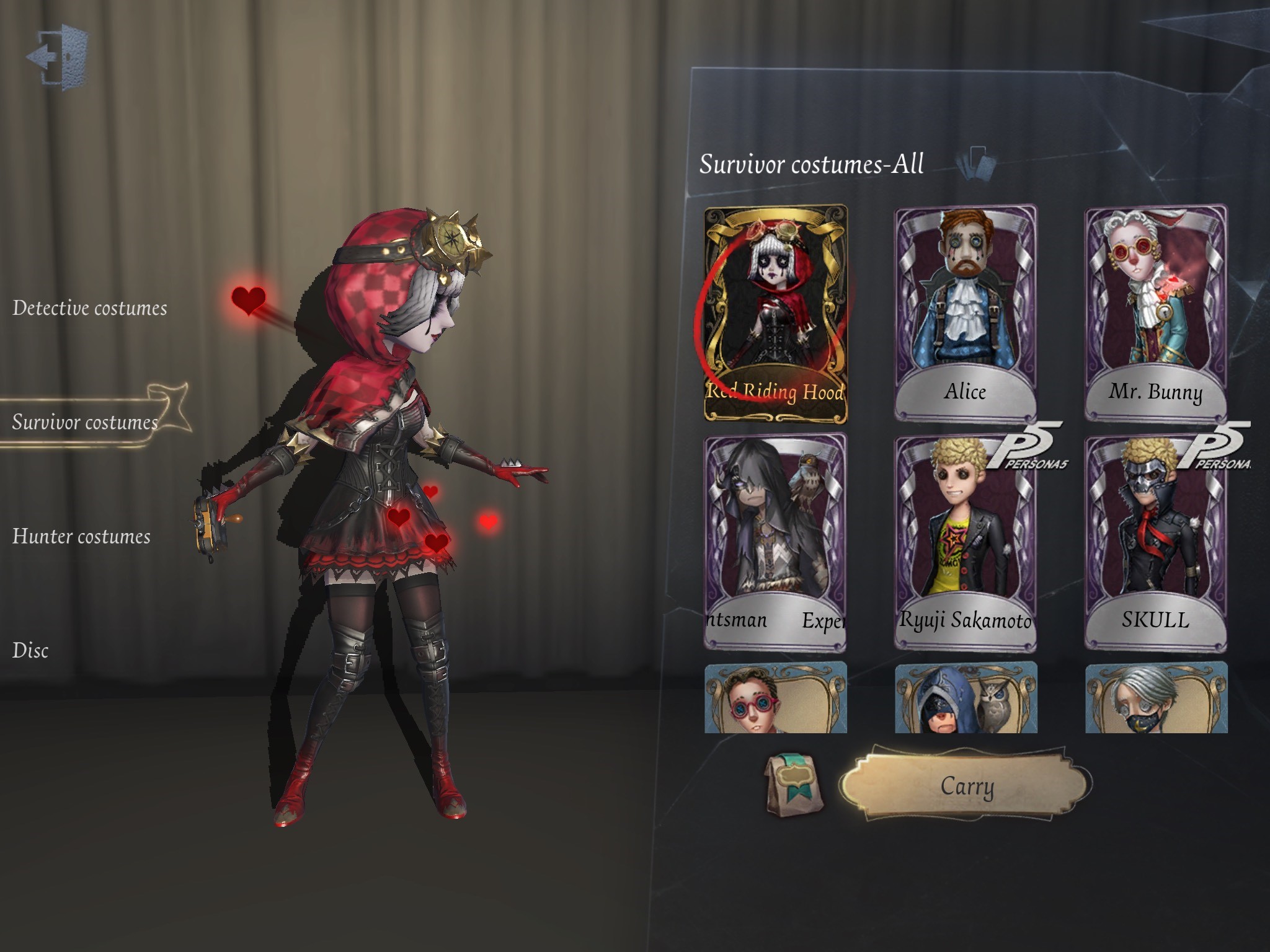Select the Huntsman Expert costume card

[x=776, y=545]
